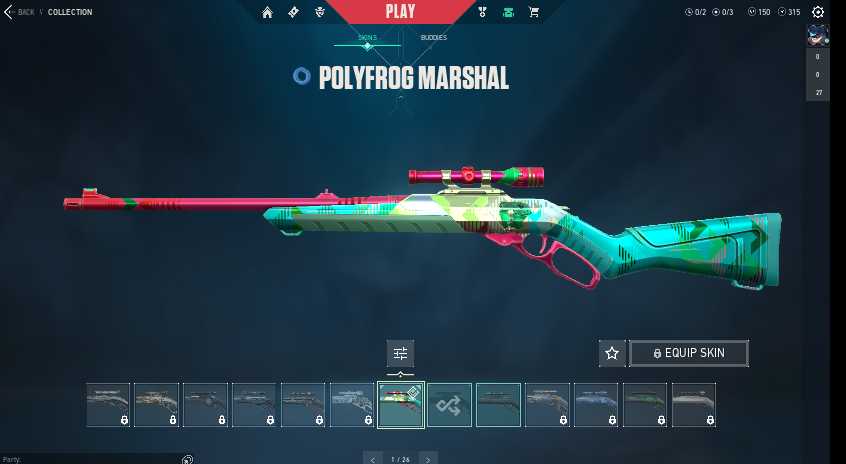Open the store via shopping cart icon
Viewport: 846px width, 464px height.
tap(534, 12)
